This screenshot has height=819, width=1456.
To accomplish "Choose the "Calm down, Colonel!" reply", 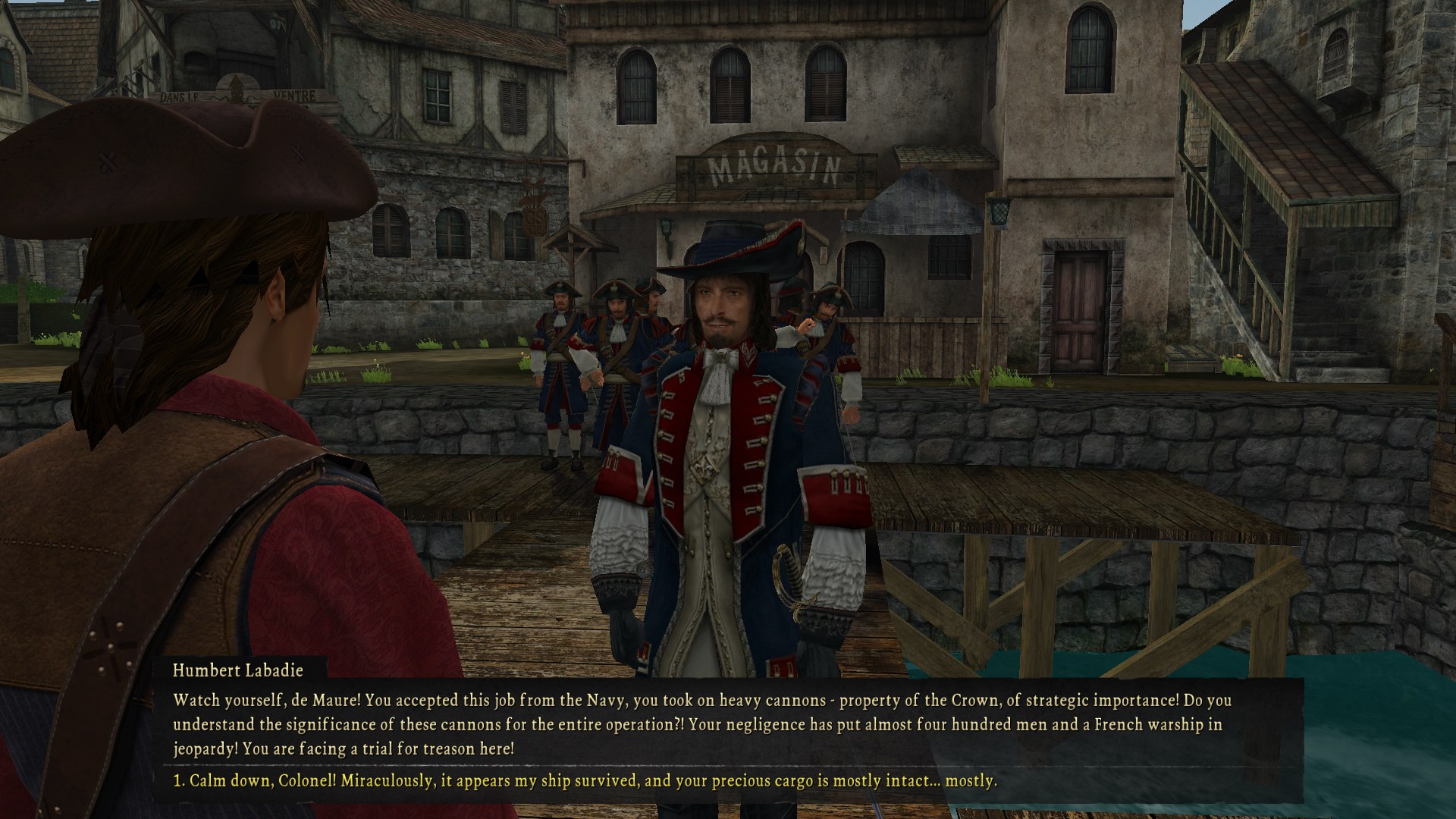I will tap(585, 780).
